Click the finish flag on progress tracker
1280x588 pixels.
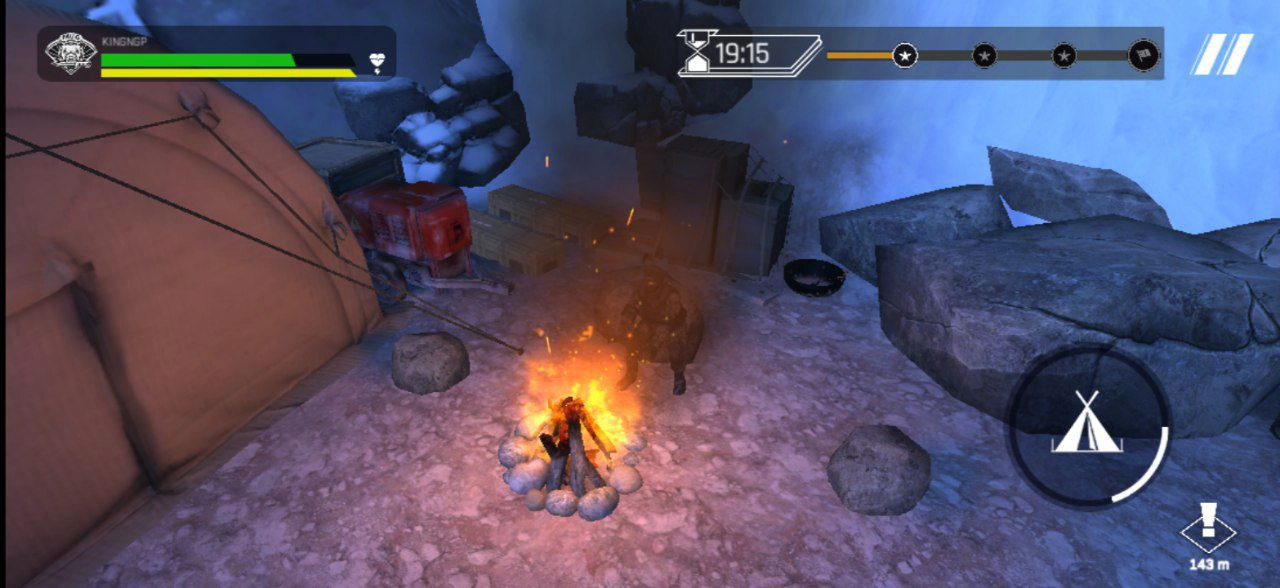(1143, 55)
